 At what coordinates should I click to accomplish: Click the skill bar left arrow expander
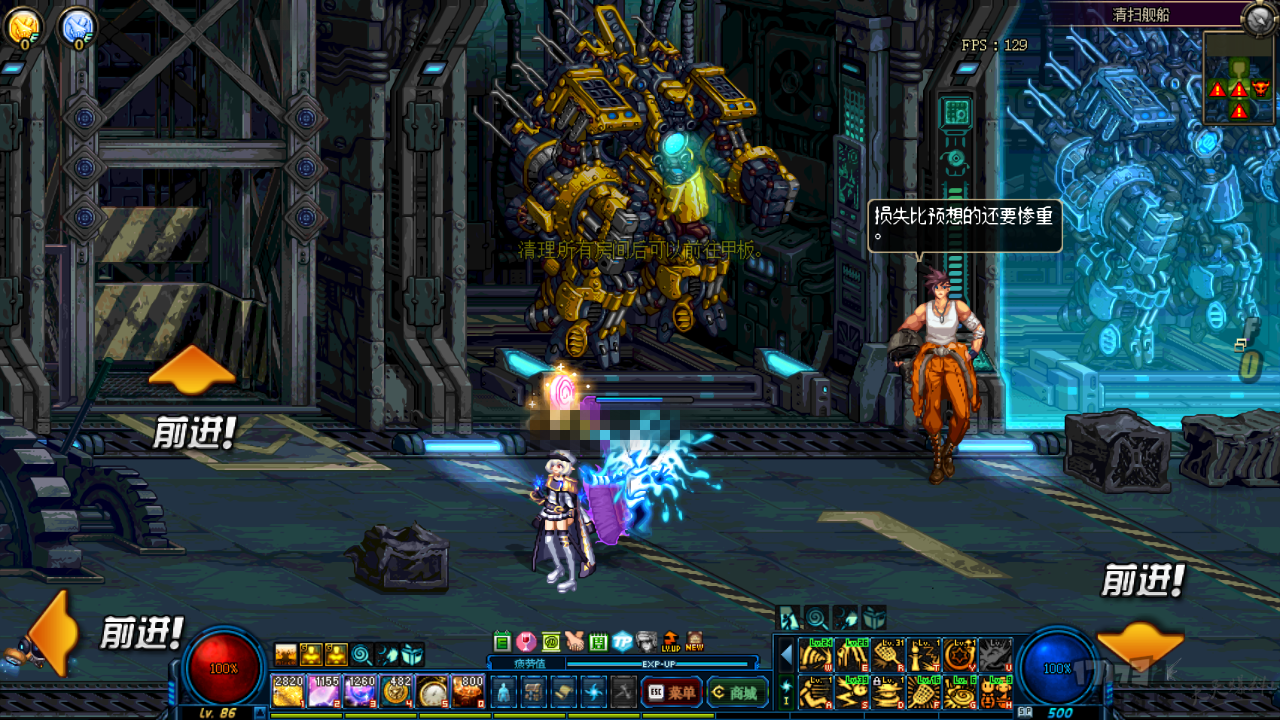786,656
